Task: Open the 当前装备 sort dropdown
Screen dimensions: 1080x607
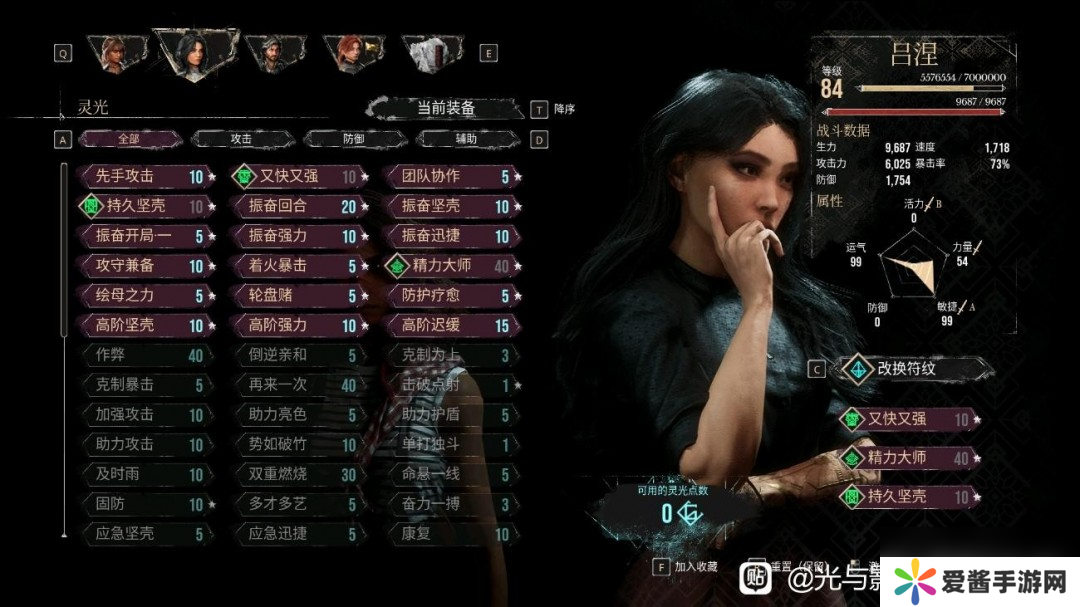Action: (x=445, y=109)
